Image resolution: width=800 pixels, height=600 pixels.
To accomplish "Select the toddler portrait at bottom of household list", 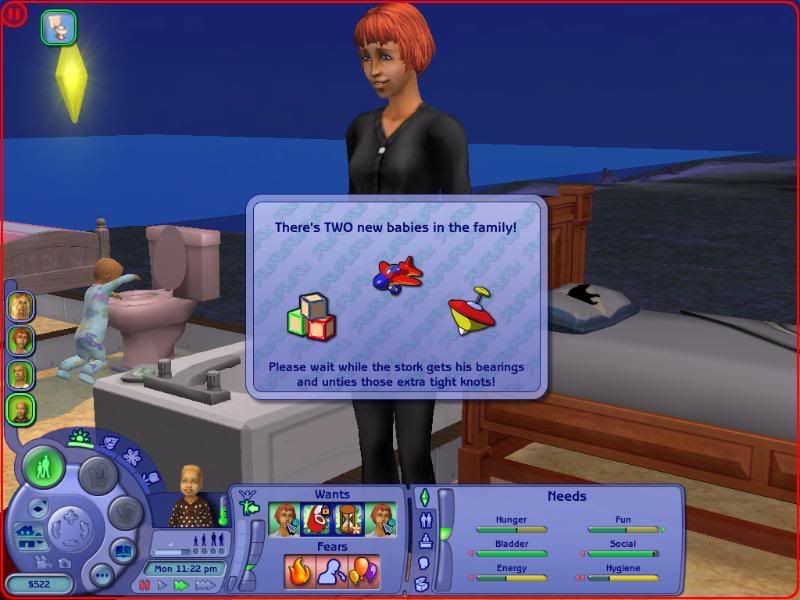I will [x=20, y=409].
